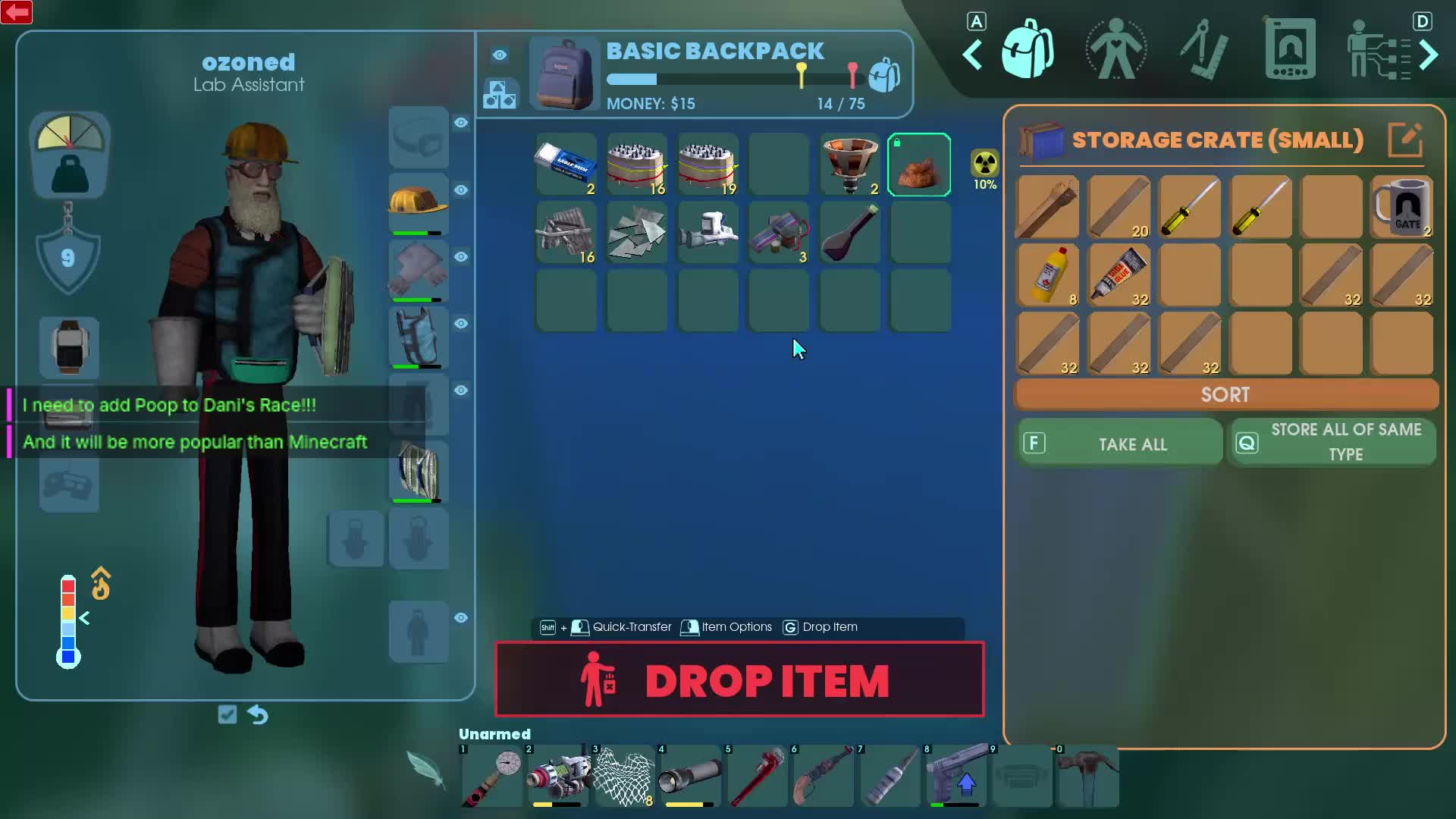Select the super glue tube stack
Viewport: 1456px width, 819px height.
(1119, 275)
